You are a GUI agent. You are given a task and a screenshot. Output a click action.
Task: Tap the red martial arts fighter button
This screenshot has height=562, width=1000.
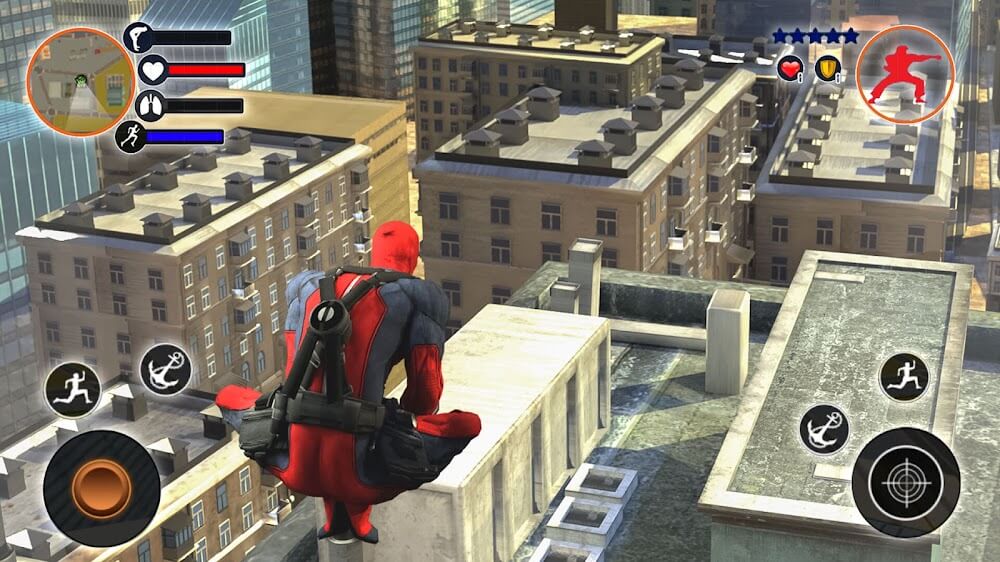905,74
